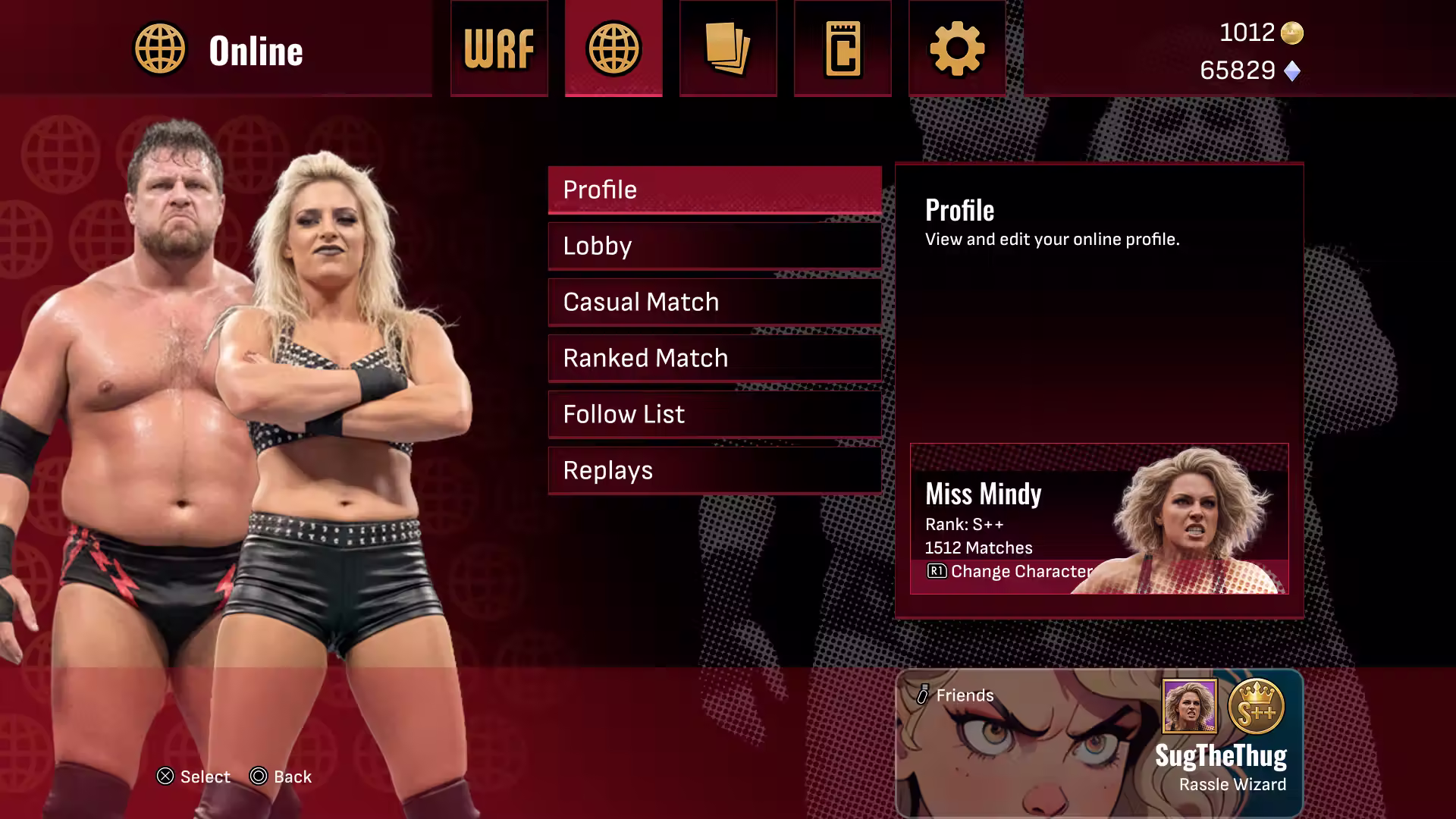
Task: Select the Miss Mindy character card
Action: [1099, 519]
